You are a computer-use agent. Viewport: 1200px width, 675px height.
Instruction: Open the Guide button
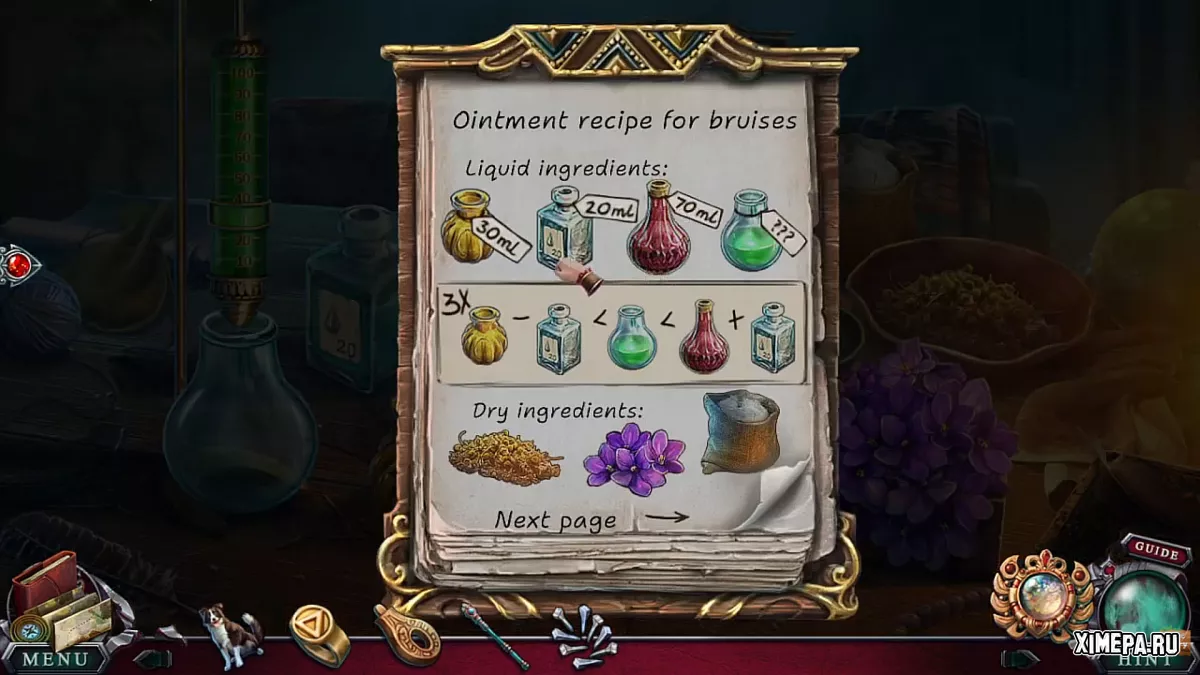coord(1157,552)
